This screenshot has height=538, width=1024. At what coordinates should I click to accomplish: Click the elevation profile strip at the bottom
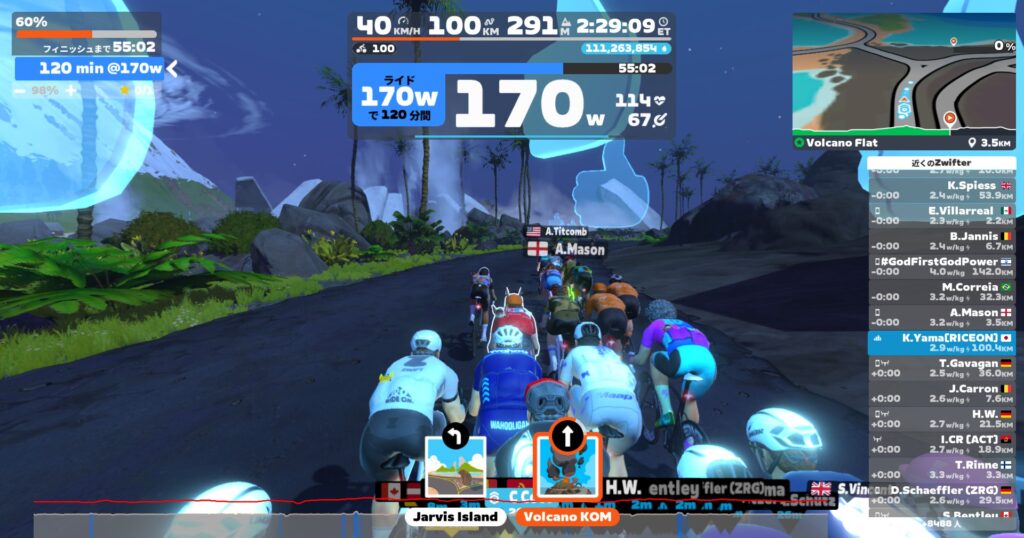pos(450,524)
